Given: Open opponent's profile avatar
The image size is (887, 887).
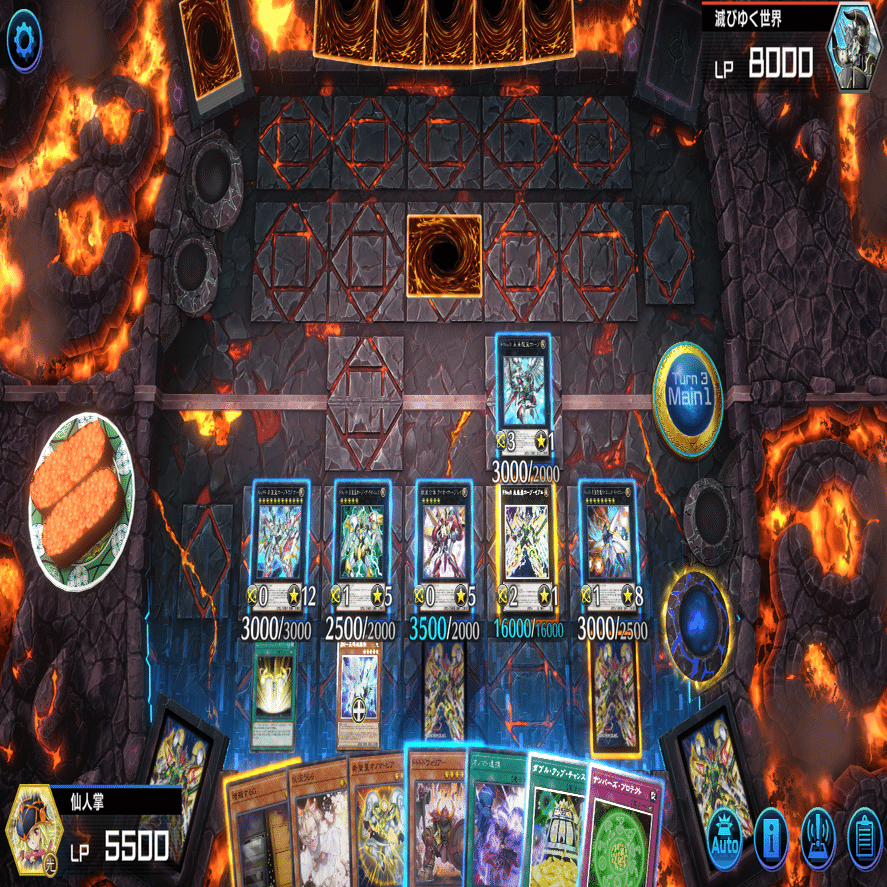Looking at the screenshot, I should (855, 46).
